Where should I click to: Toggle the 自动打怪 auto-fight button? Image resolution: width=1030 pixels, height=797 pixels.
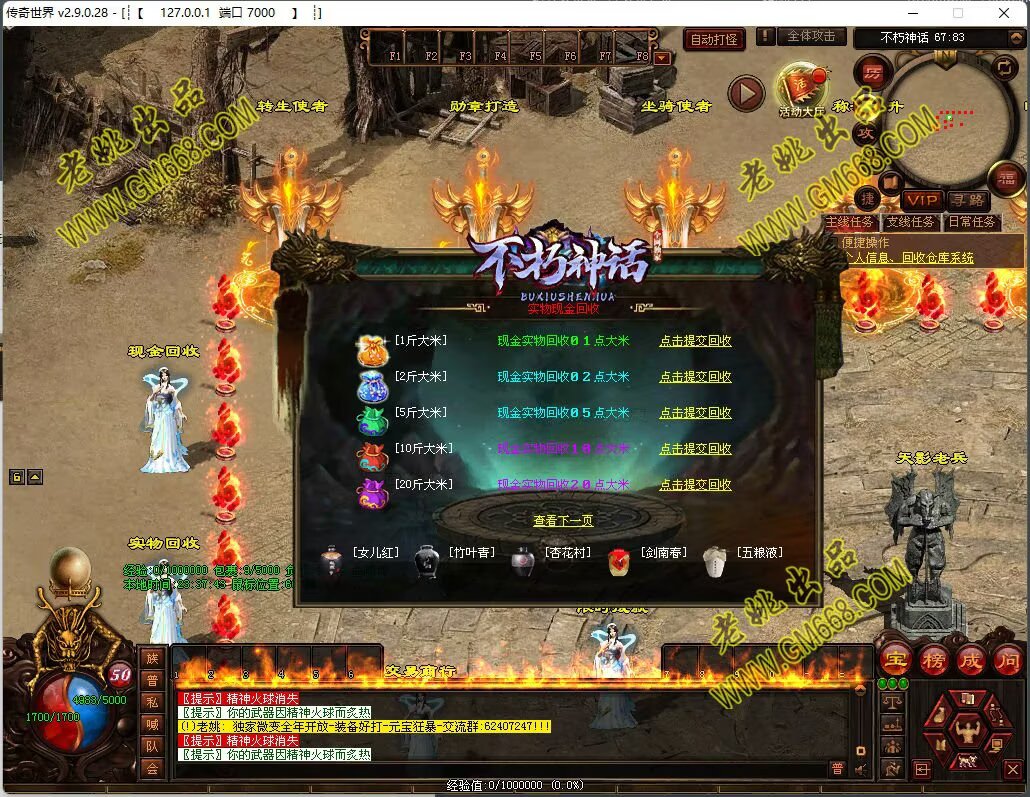(714, 39)
